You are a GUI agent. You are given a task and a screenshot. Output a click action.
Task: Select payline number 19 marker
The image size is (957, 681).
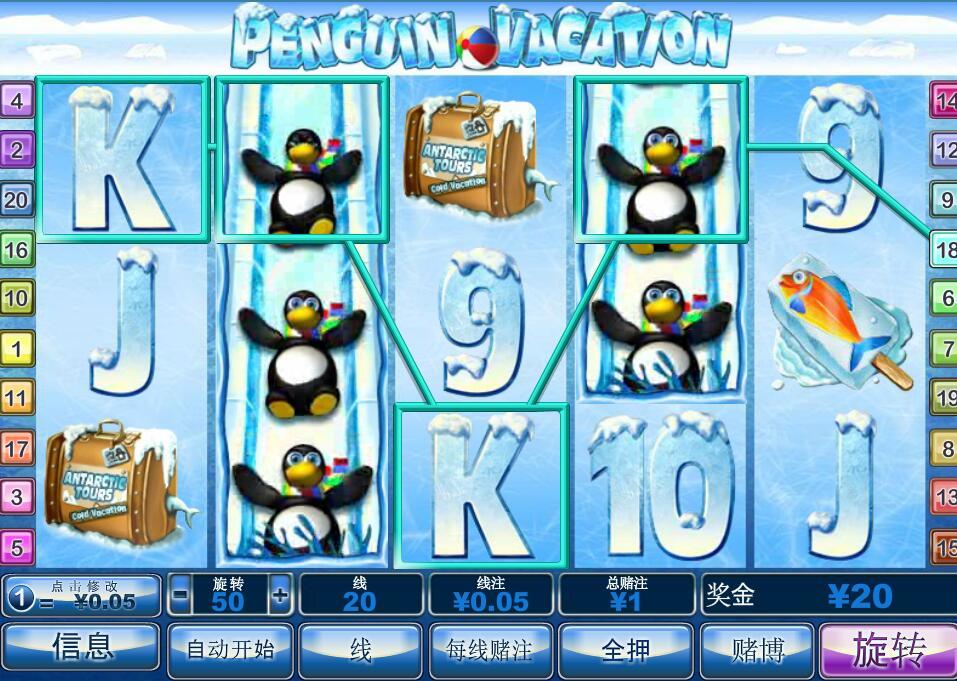tap(944, 398)
